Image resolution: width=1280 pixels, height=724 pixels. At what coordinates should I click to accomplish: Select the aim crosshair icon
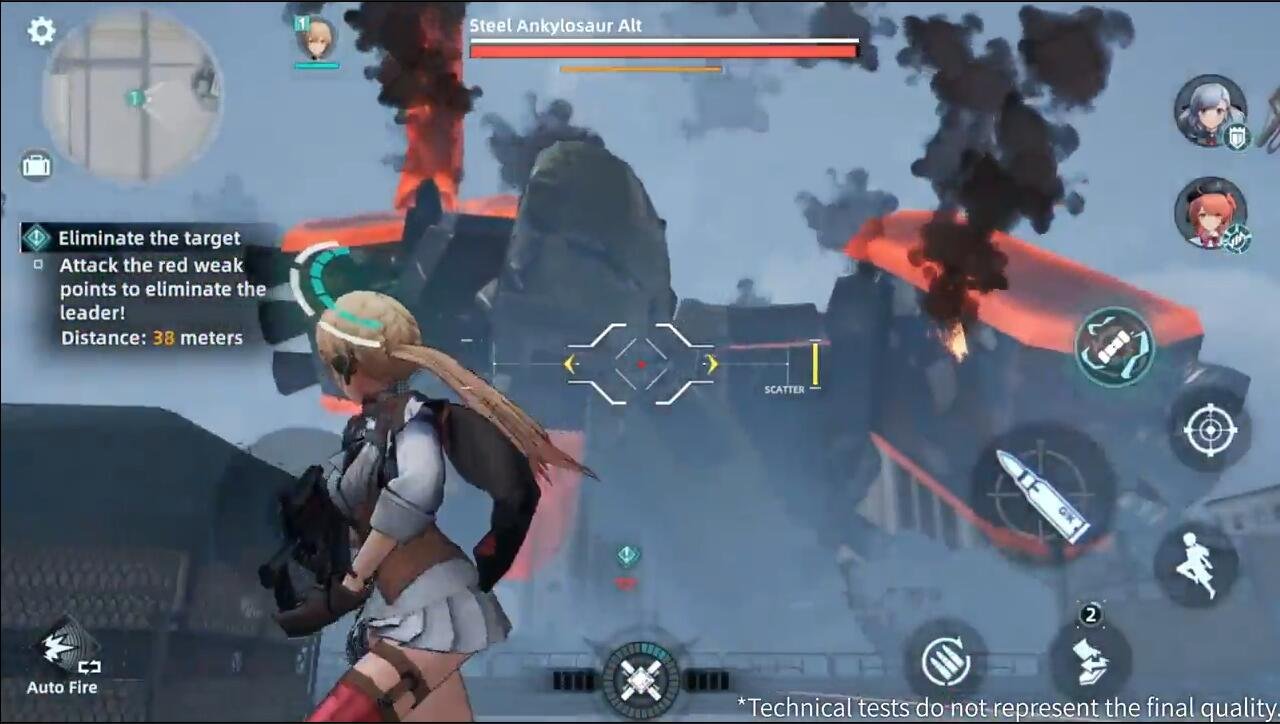coord(1213,430)
